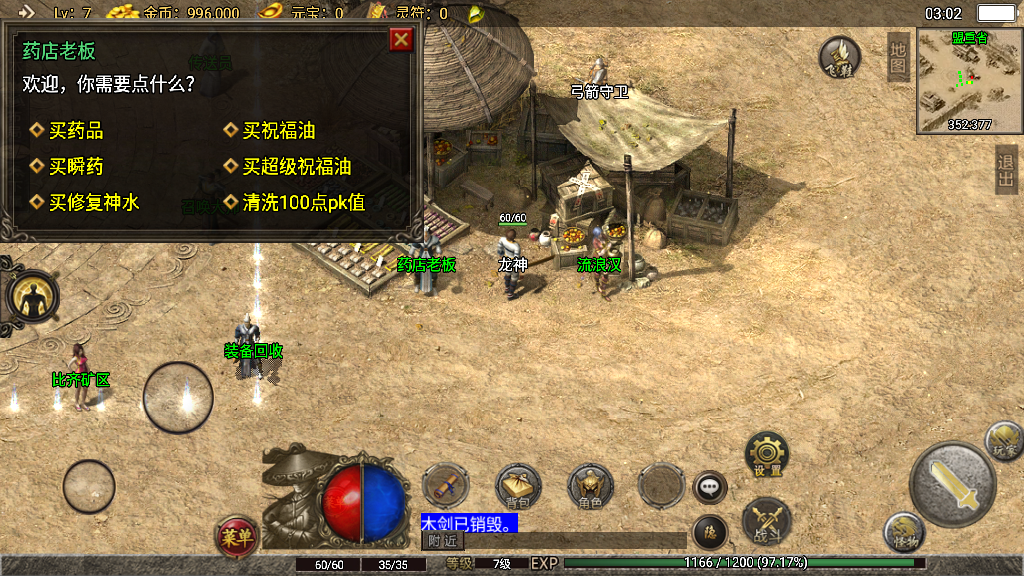
Task: Tap the large sword attack button
Action: [951, 483]
